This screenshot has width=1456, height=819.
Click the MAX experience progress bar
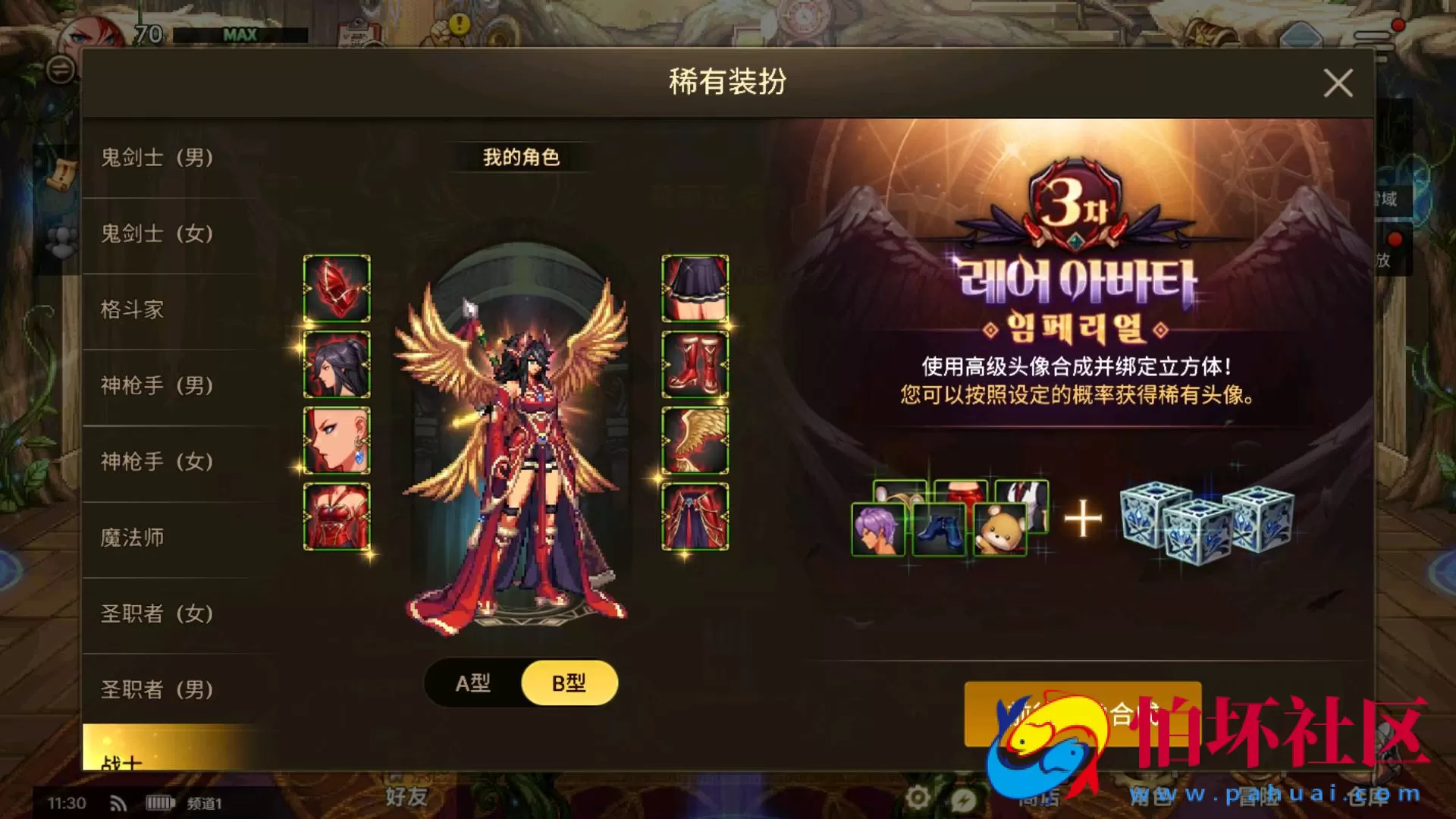pyautogui.click(x=243, y=34)
